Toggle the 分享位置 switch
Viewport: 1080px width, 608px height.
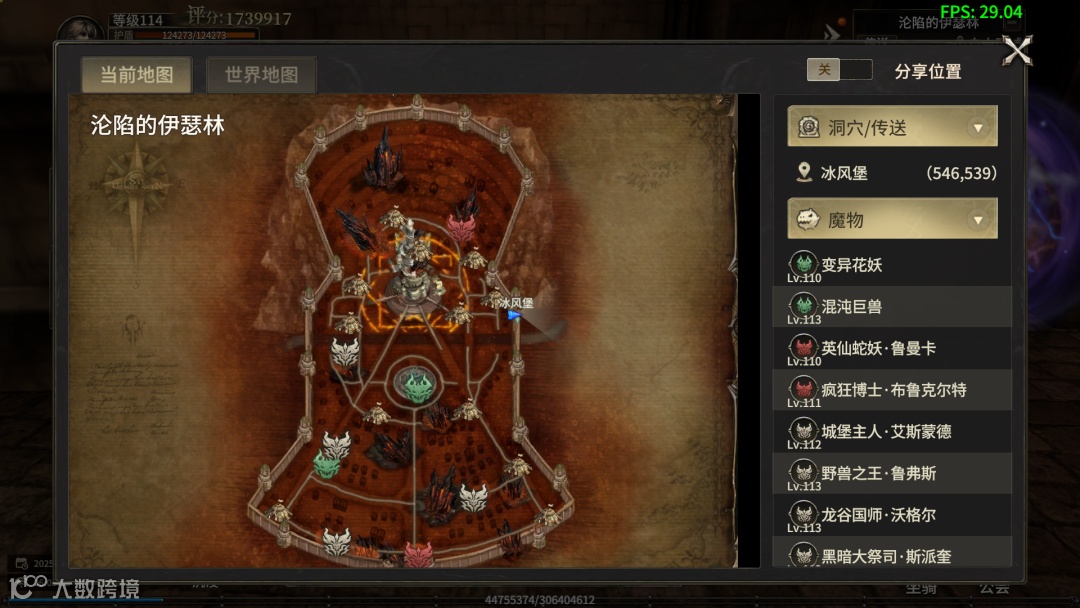pyautogui.click(x=839, y=70)
